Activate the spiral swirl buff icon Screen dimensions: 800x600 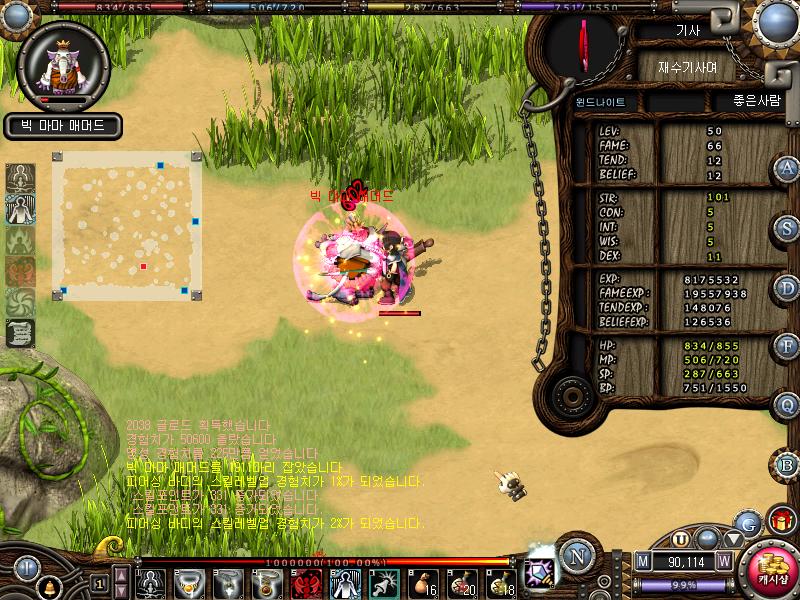click(21, 303)
